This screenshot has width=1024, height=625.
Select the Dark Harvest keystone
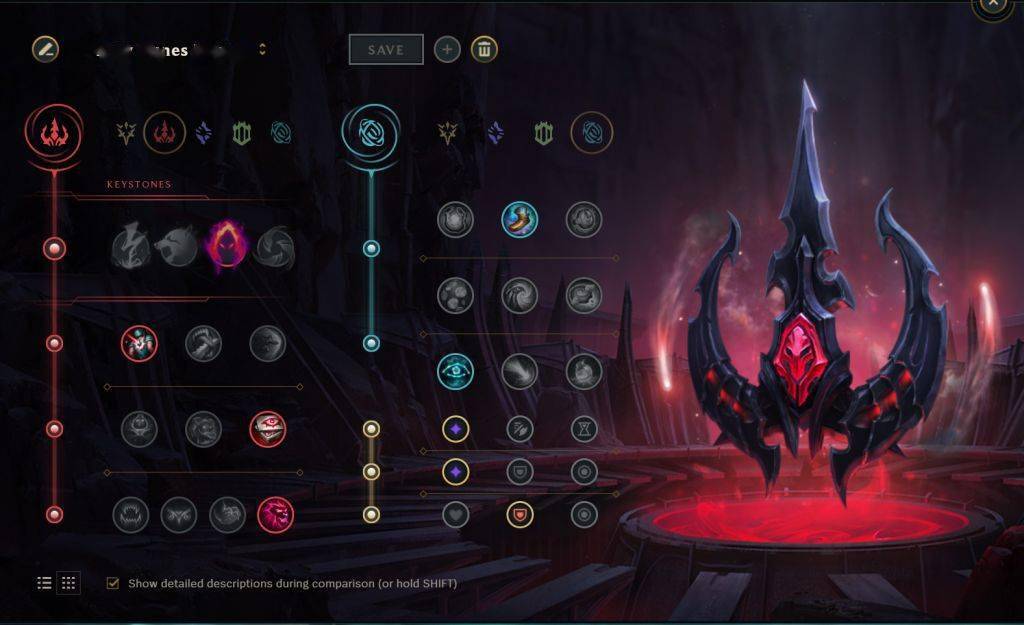pos(226,245)
